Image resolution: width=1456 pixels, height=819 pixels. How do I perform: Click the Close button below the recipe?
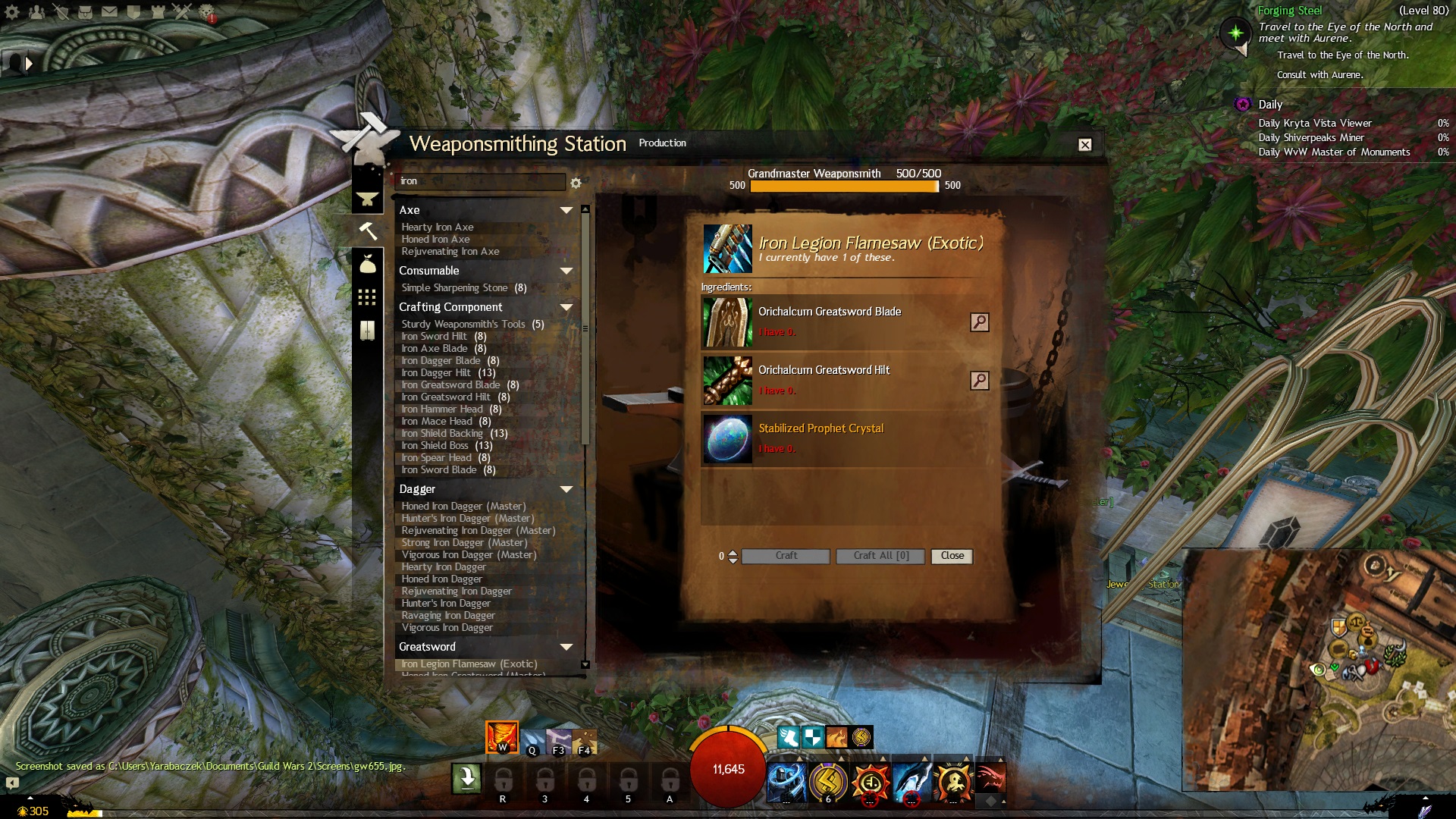[952, 556]
